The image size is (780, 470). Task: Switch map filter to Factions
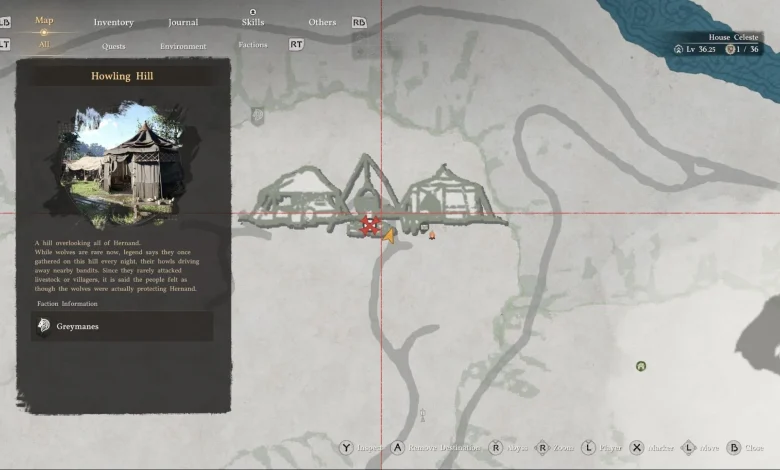(253, 45)
